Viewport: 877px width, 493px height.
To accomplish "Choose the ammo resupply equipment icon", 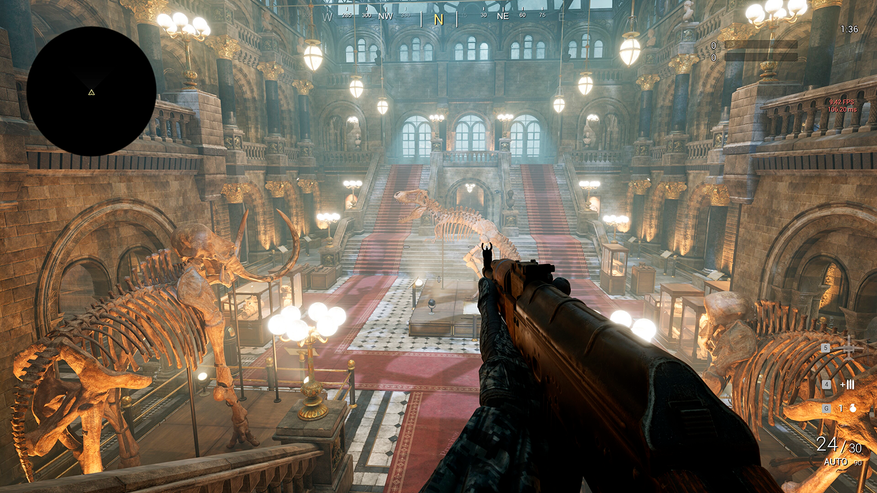I will 847,384.
